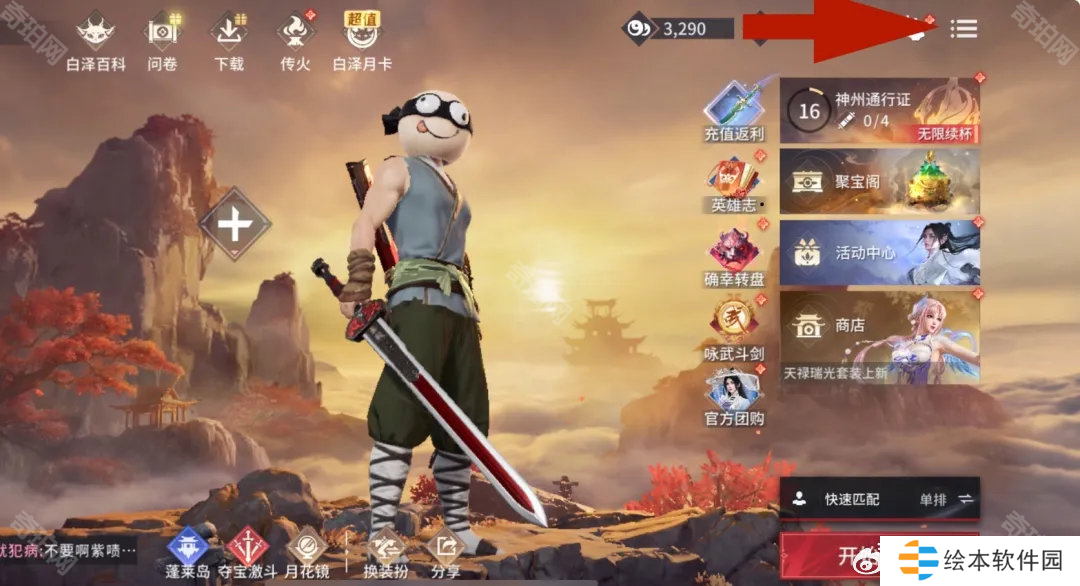
Task: Open the 英雄志 event icon
Action: (734, 182)
